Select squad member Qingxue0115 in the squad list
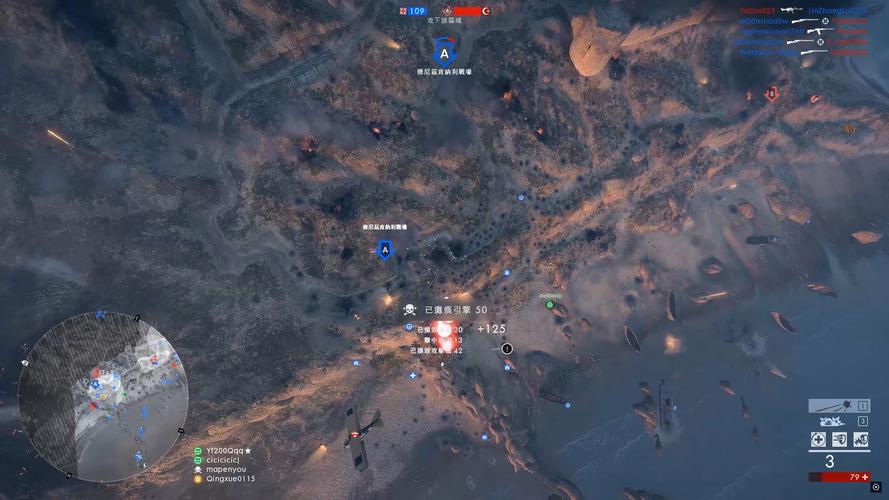This screenshot has height=500, width=889. [231, 479]
